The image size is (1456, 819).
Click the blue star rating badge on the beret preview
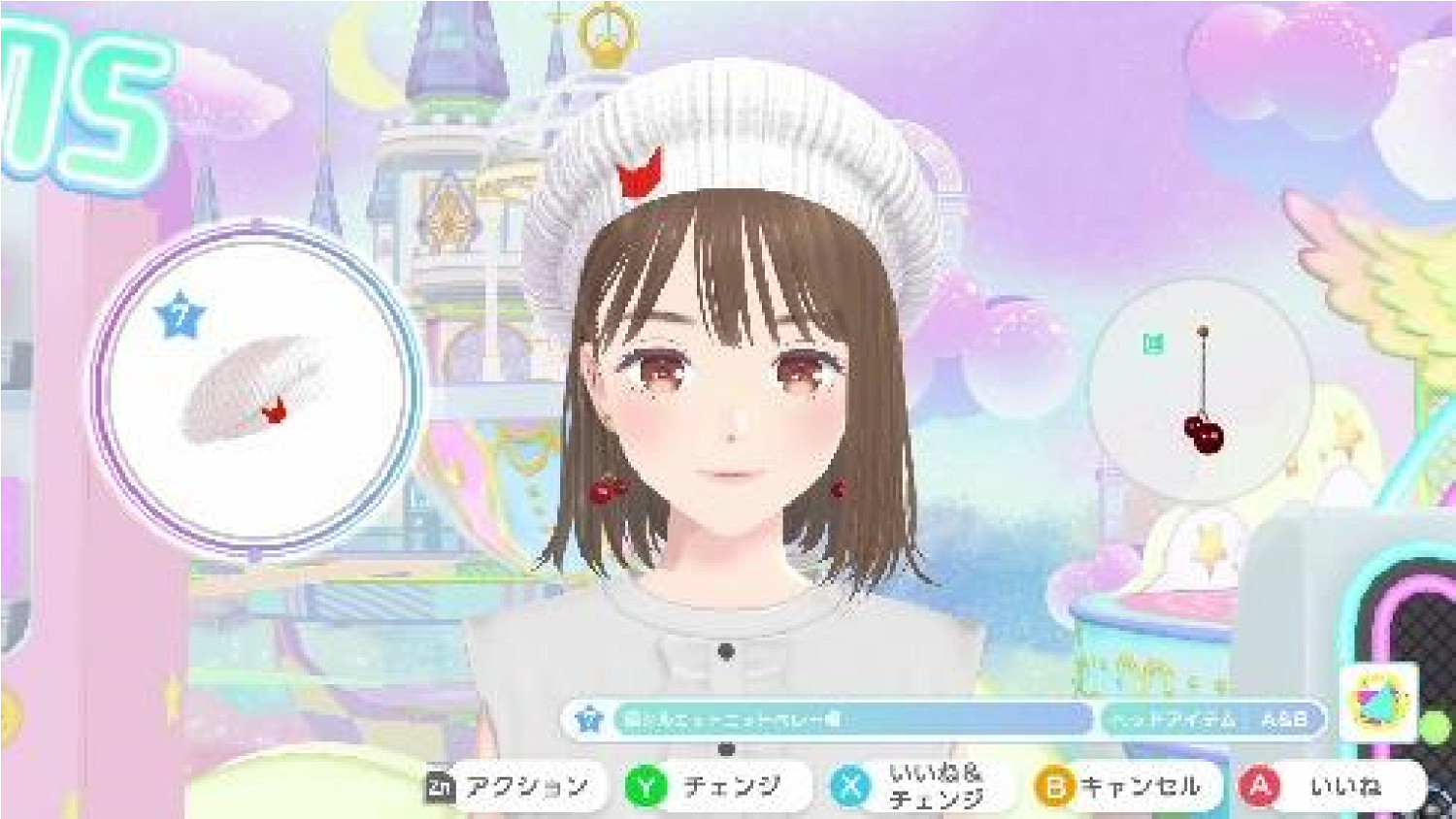(181, 311)
